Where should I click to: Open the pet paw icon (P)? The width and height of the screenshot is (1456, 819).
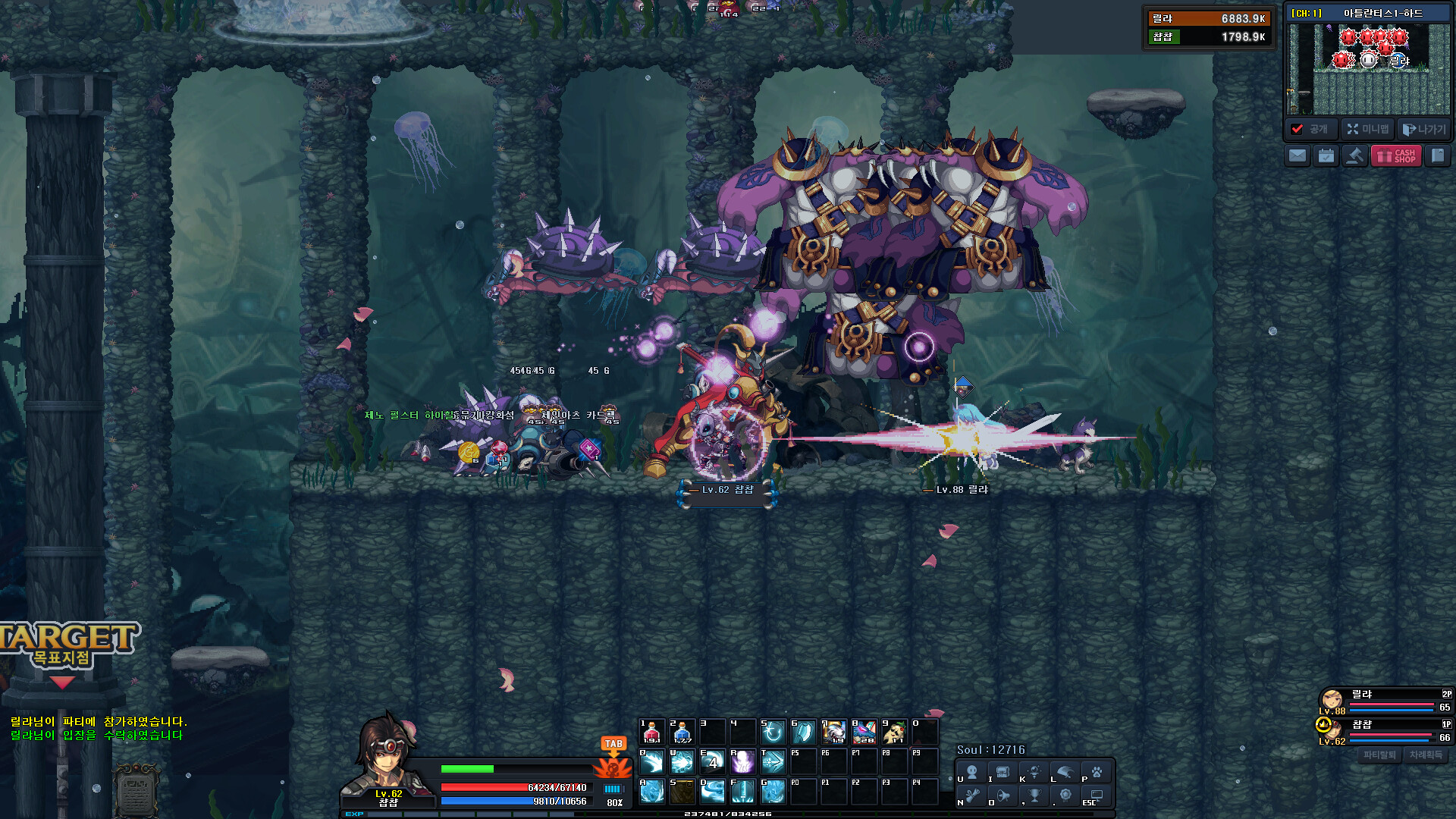click(1097, 773)
